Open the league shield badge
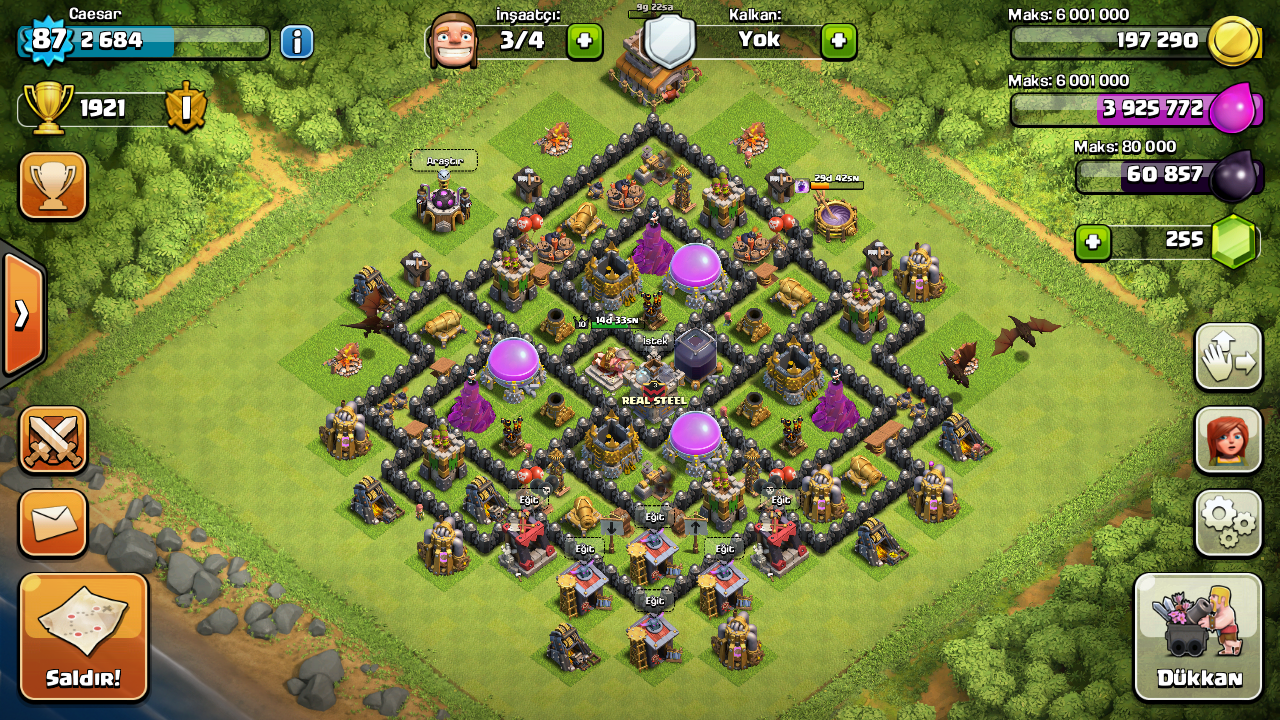 click(185, 108)
